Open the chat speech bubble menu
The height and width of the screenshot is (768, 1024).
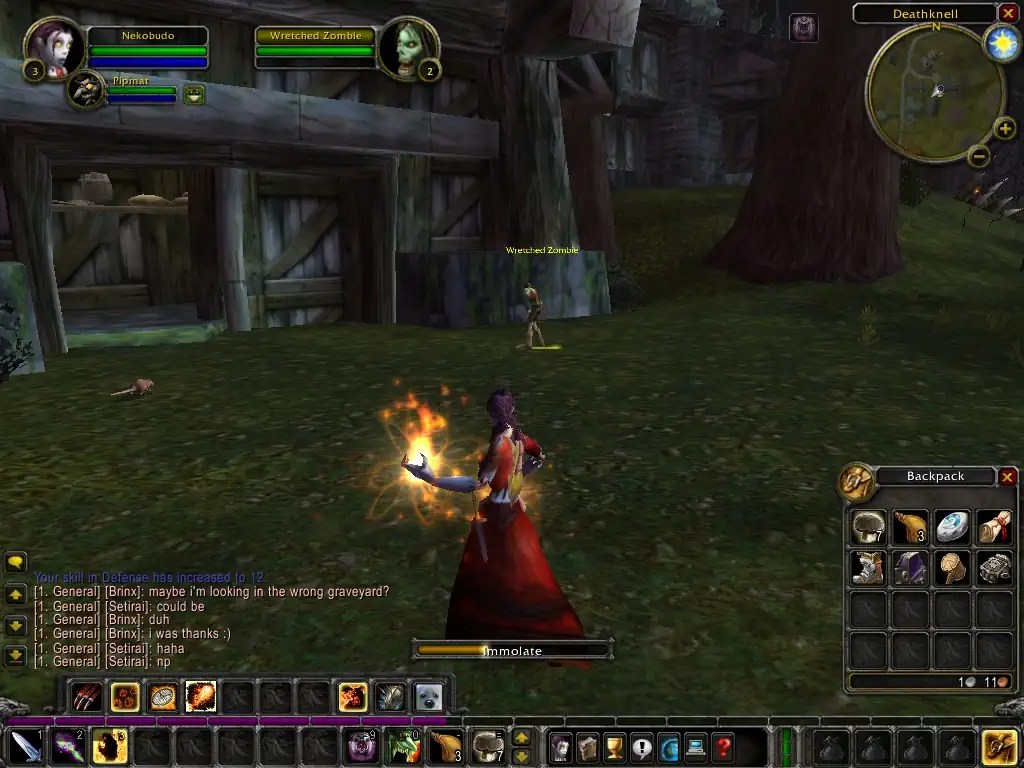tap(15, 563)
